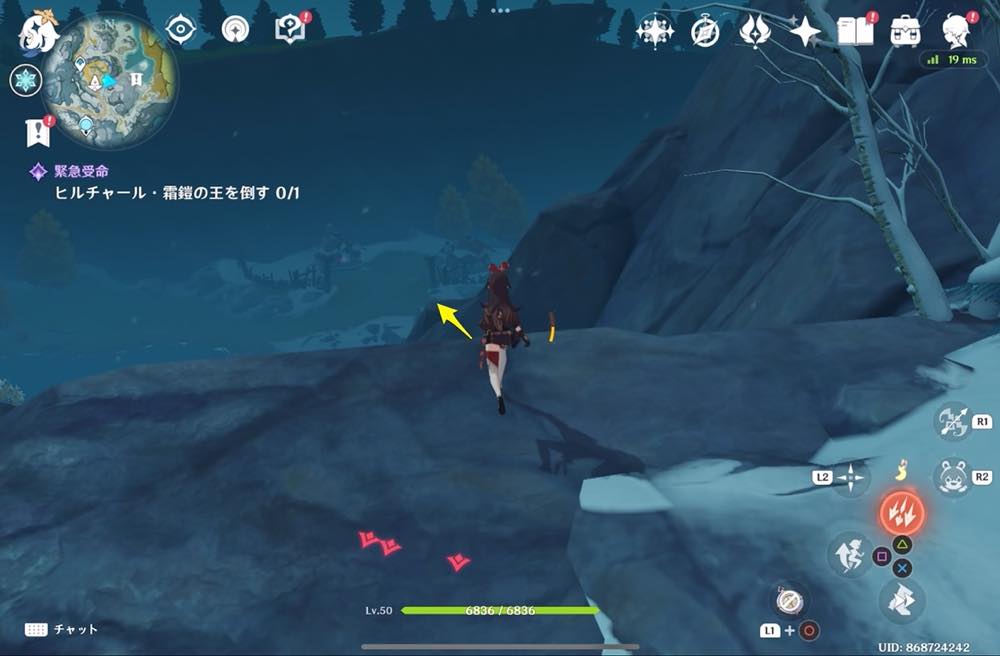
Task: Open the question-mark tutorial book icon
Action: 291,29
